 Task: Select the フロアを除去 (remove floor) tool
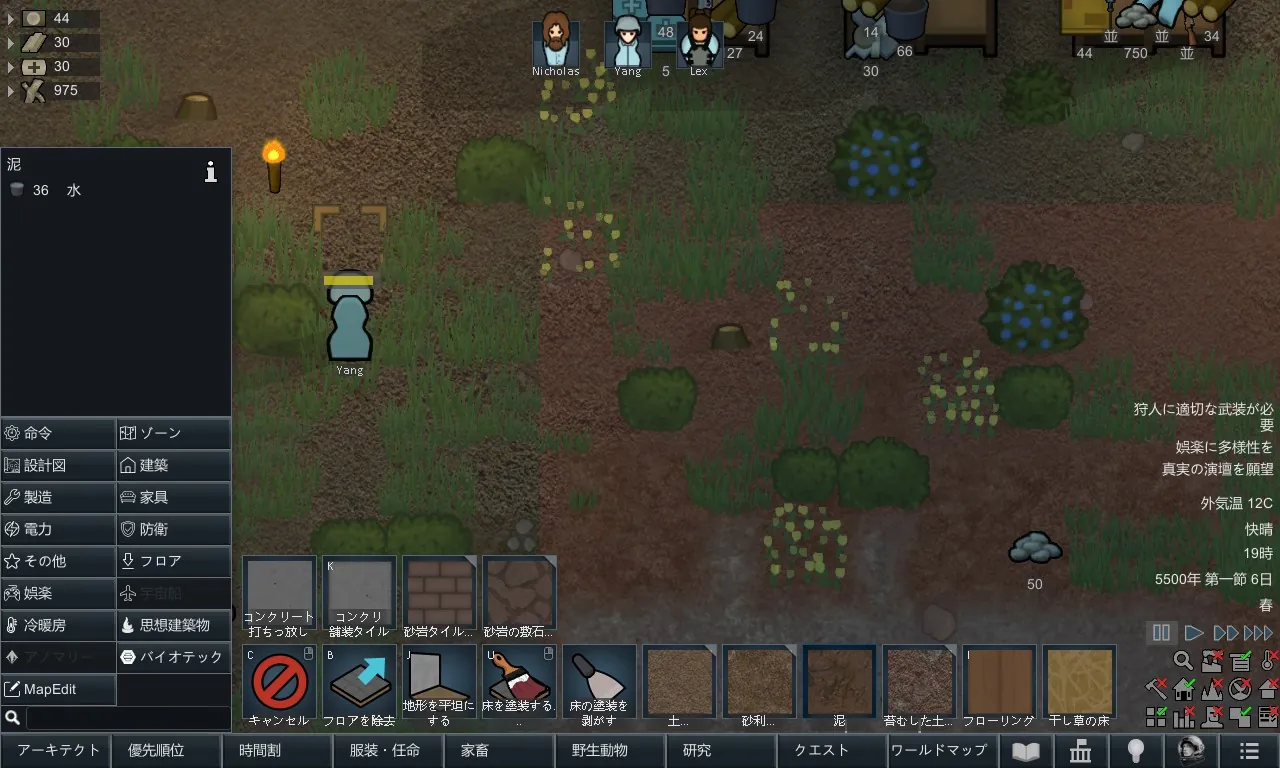(360, 684)
